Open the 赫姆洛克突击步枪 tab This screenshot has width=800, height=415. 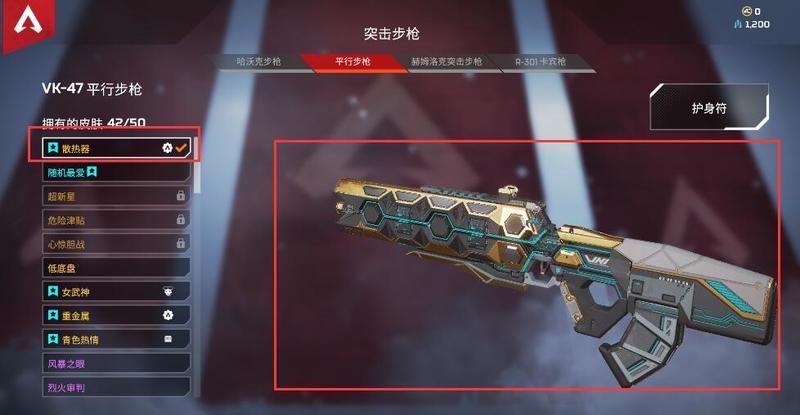[447, 62]
